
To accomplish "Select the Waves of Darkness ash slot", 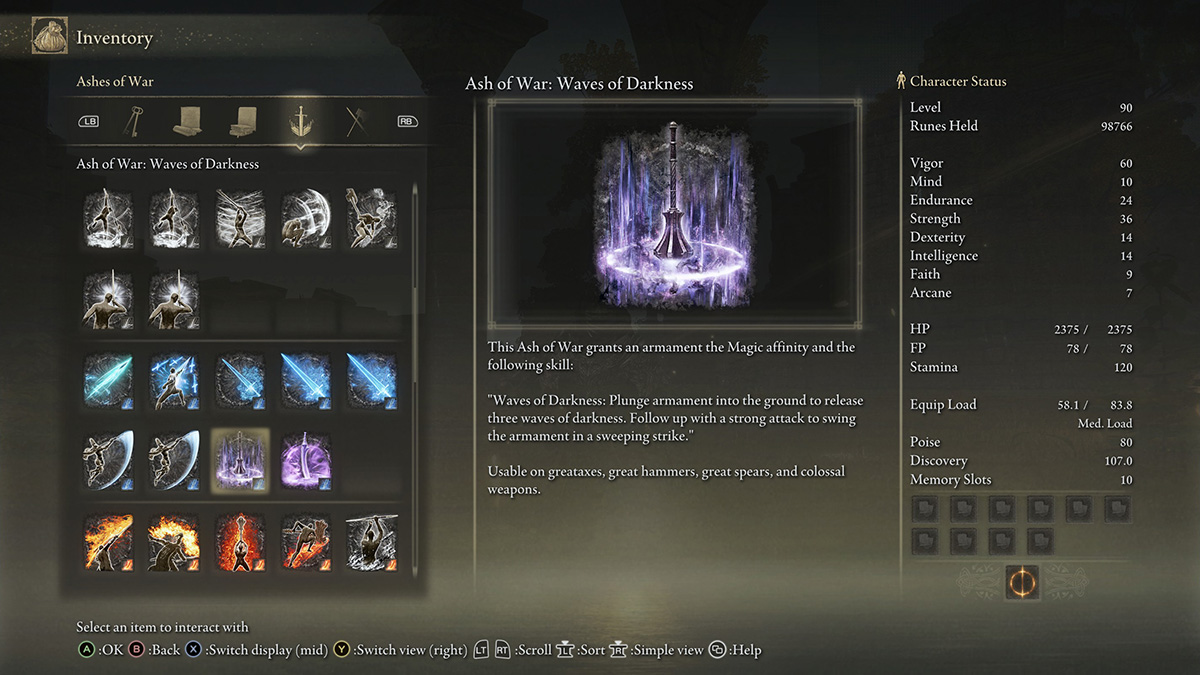I will 240,461.
